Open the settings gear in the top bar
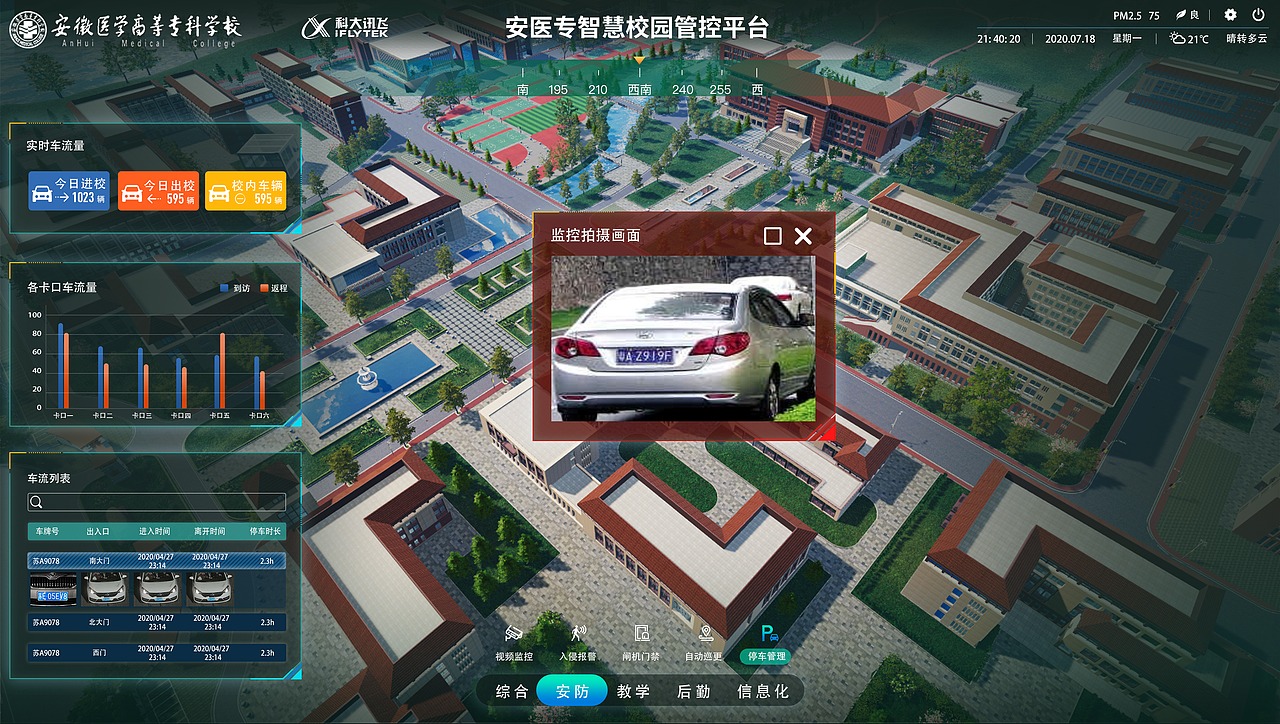Screen dimensions: 1280x724 pos(1230,14)
